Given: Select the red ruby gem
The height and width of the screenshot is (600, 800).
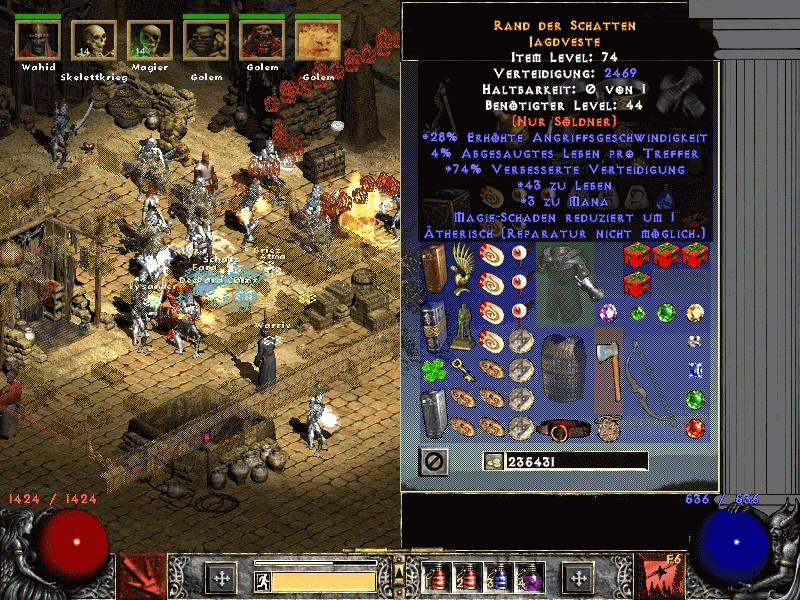Looking at the screenshot, I should tap(696, 428).
